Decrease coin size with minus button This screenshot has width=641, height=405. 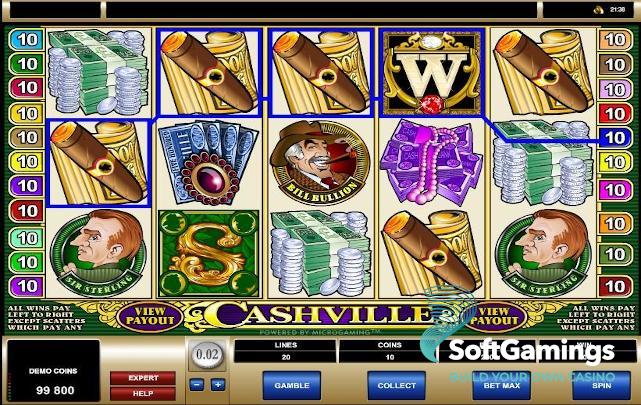[197, 385]
